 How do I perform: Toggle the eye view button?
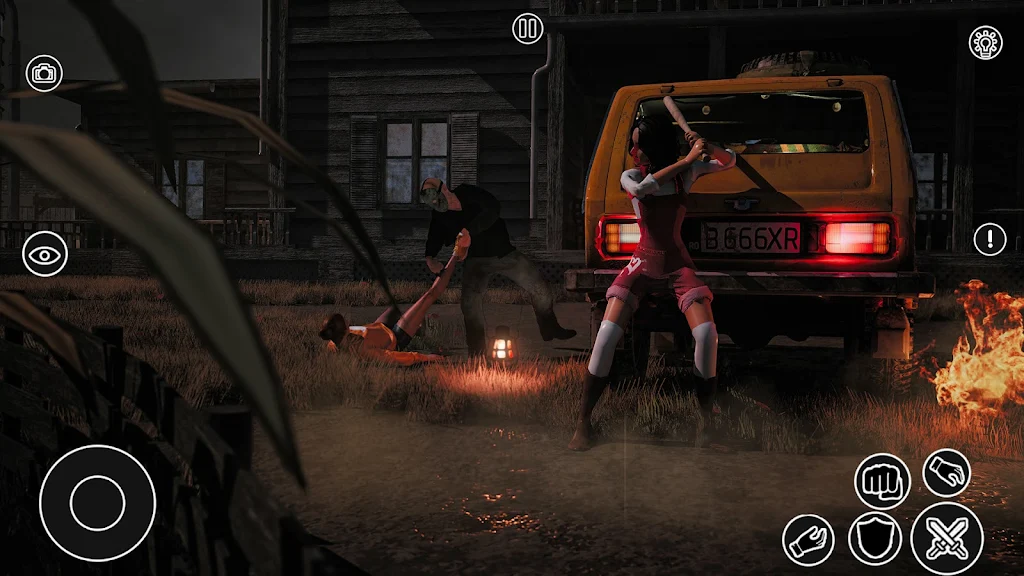[44, 254]
